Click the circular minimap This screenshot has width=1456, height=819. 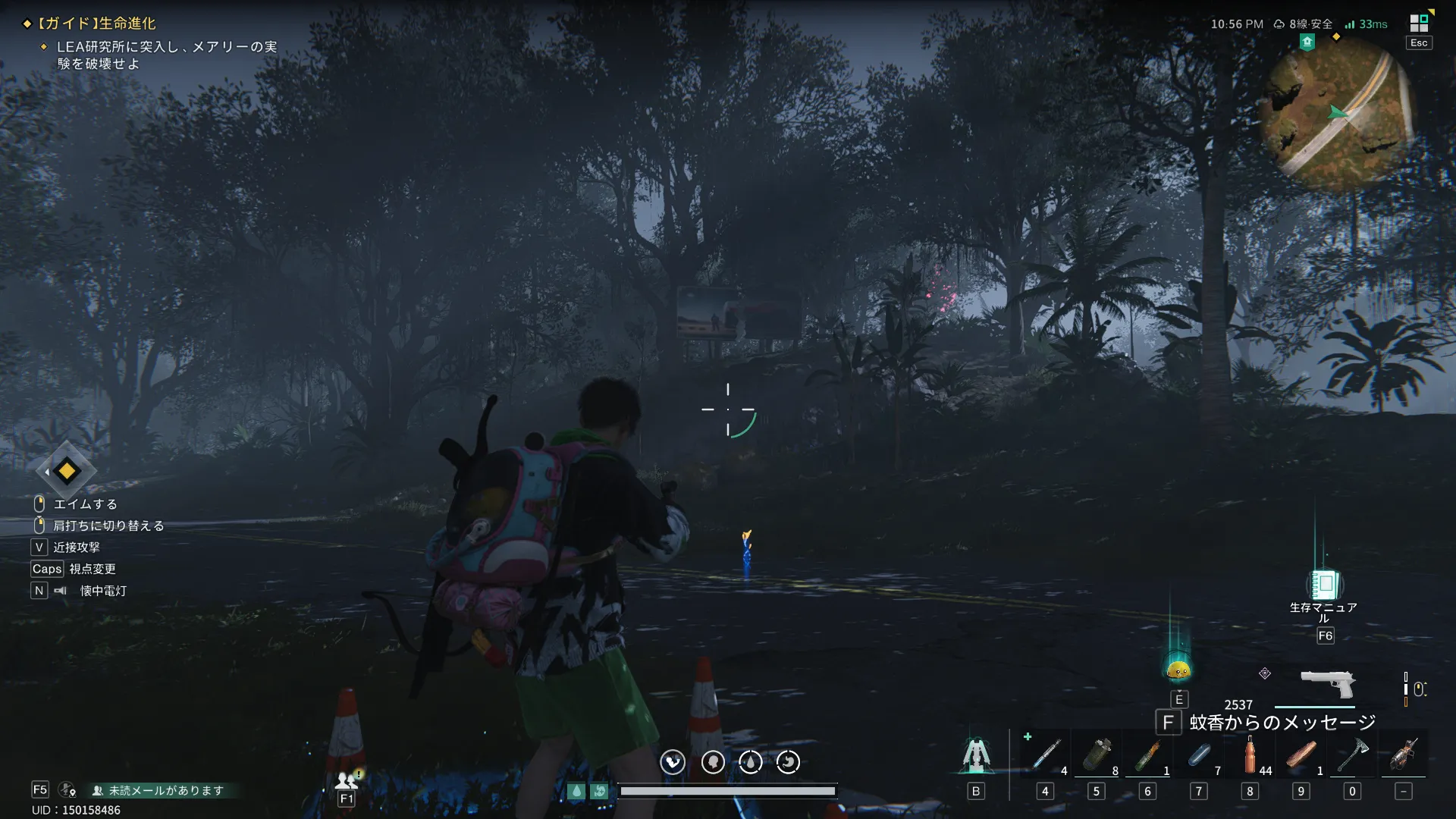[1337, 114]
